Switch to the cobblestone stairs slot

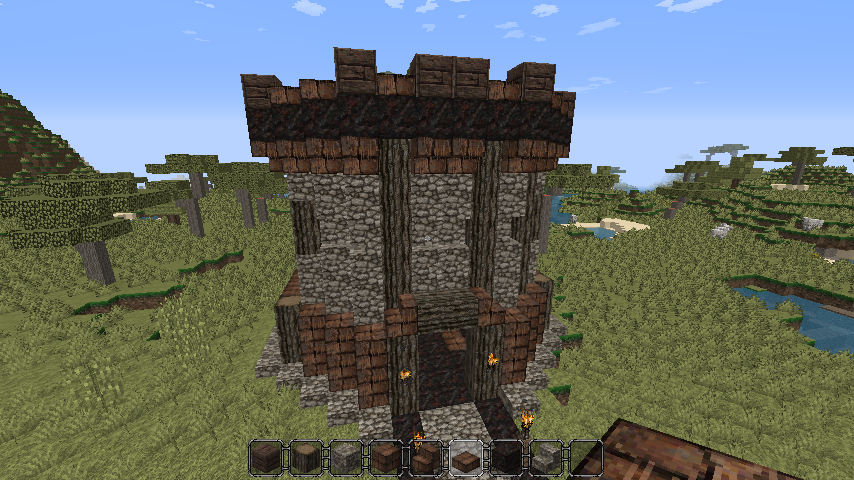click(x=545, y=458)
